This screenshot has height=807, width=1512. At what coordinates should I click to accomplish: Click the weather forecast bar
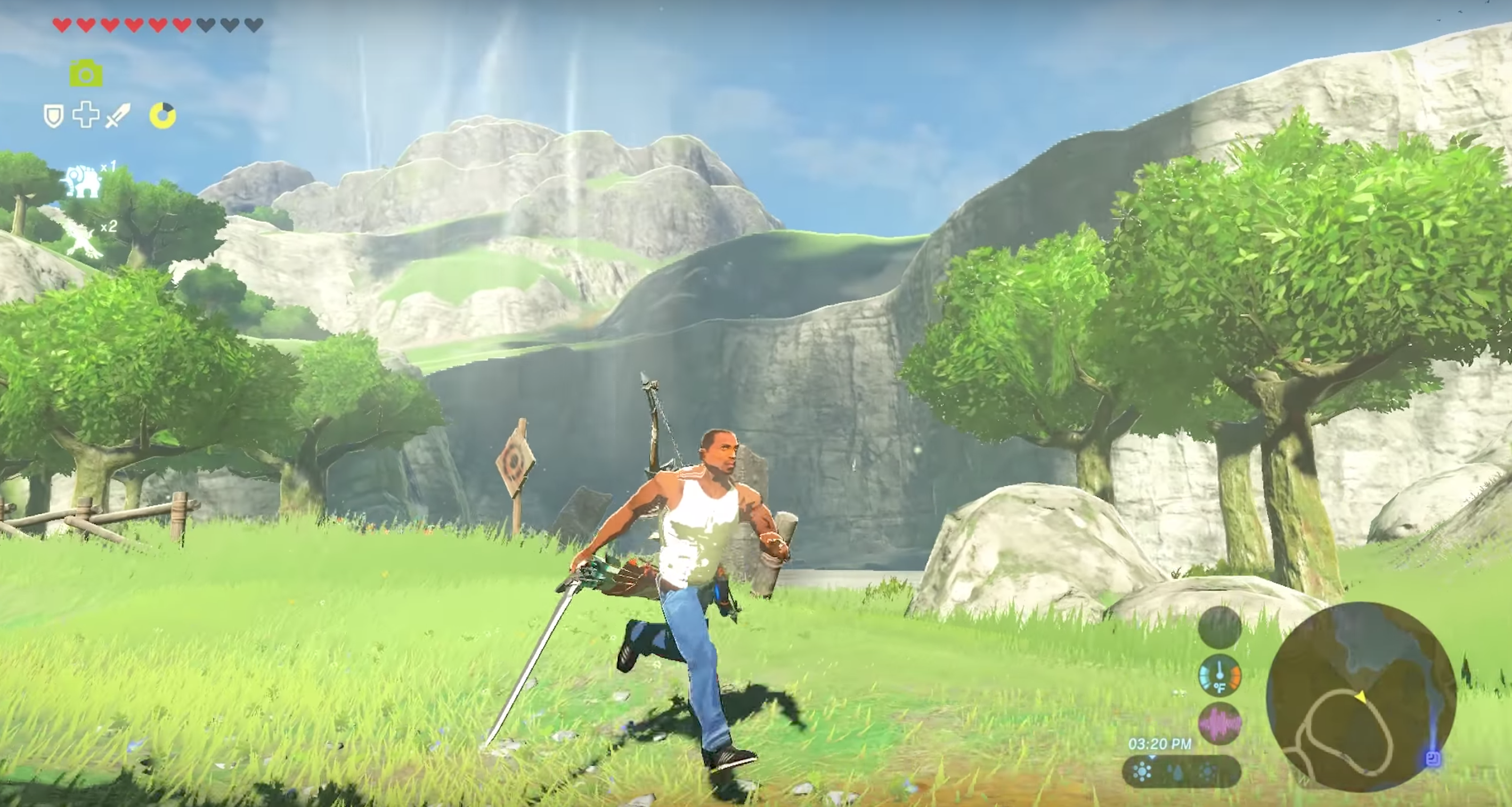[1181, 772]
